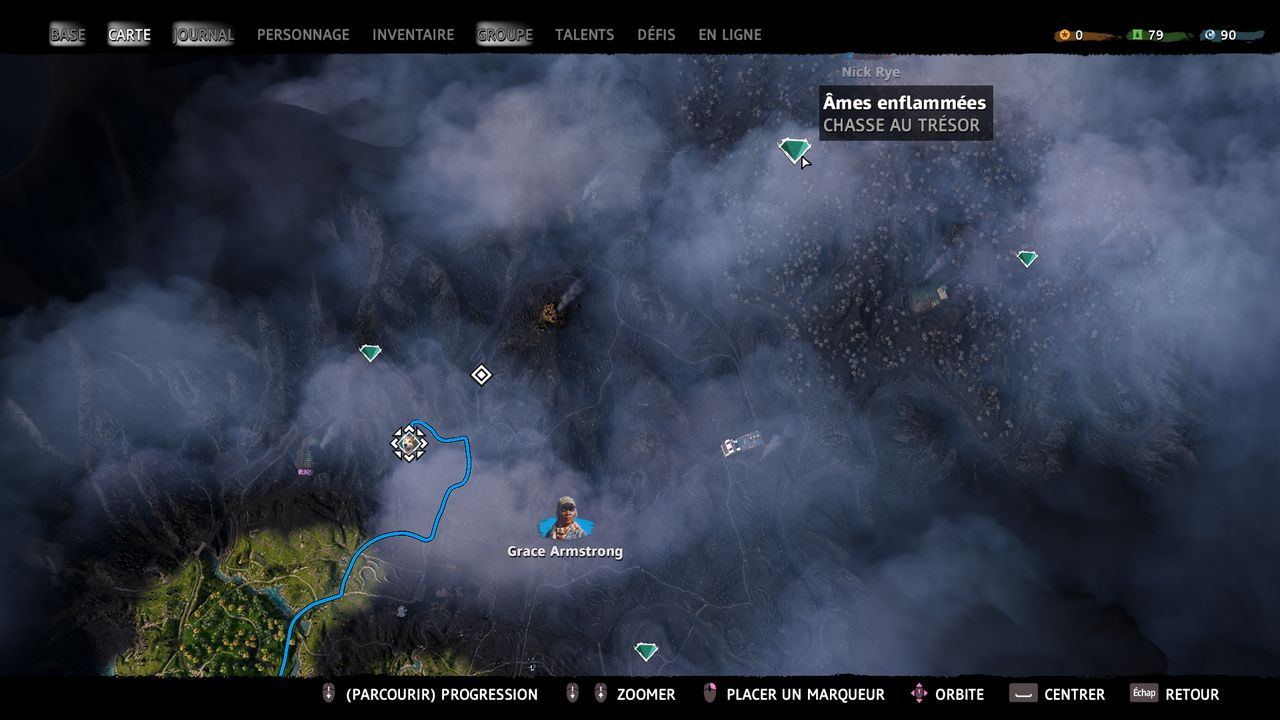Viewport: 1280px width, 720px height.
Task: Select the Âmes enflammées treasure hunt marker
Action: click(794, 150)
